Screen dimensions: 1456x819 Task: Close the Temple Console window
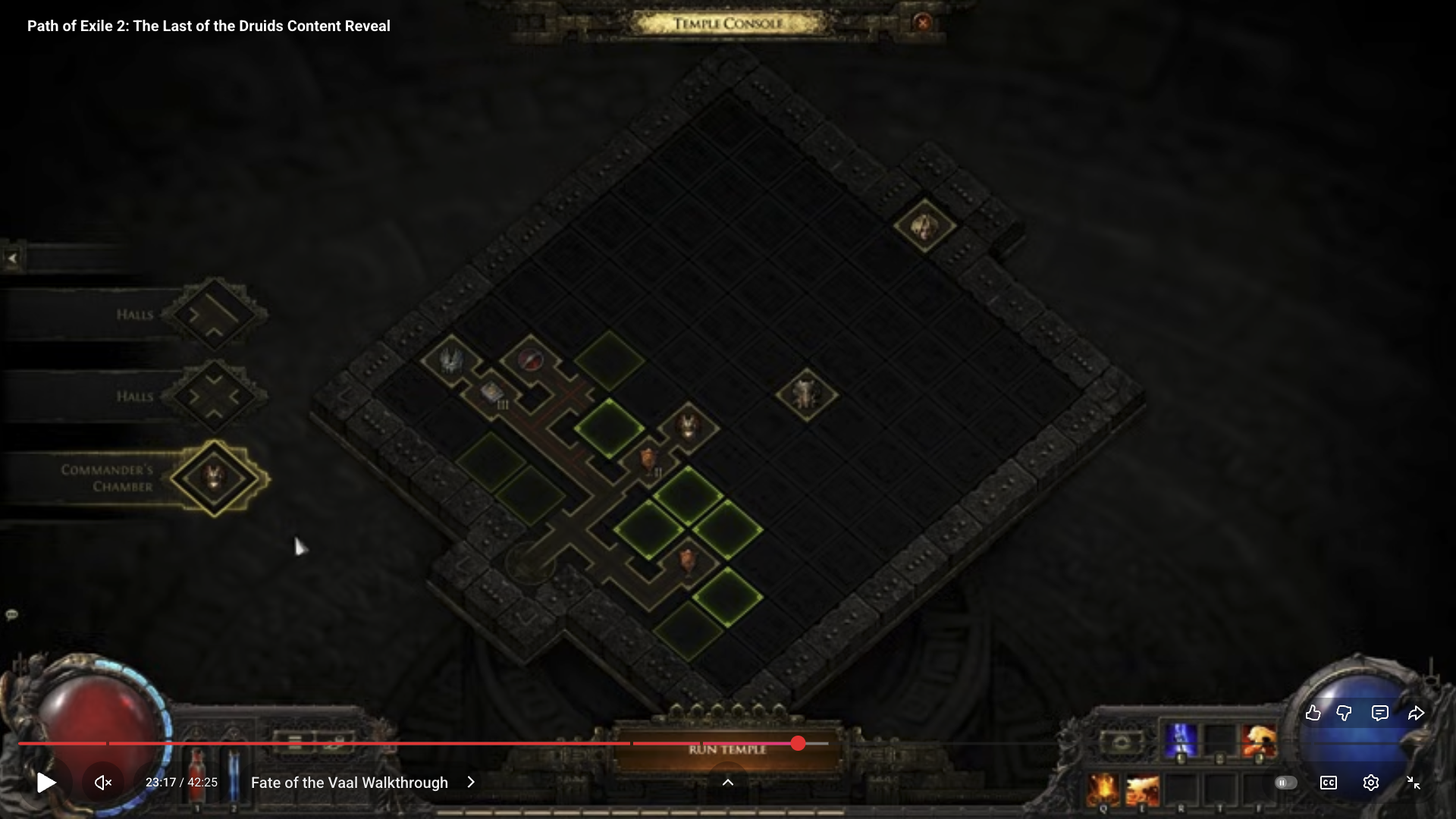point(923,23)
